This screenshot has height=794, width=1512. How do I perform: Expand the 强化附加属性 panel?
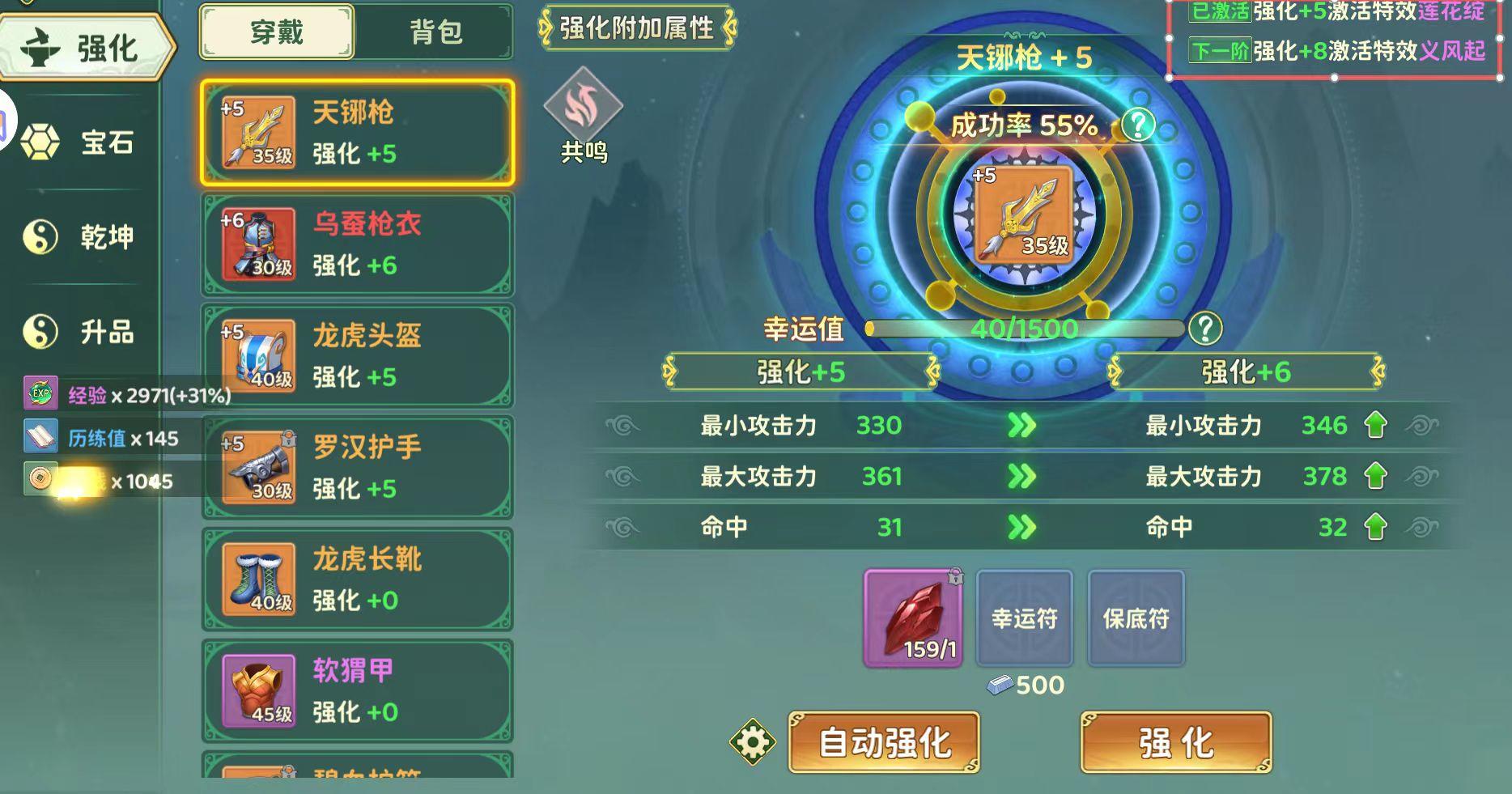click(x=636, y=30)
